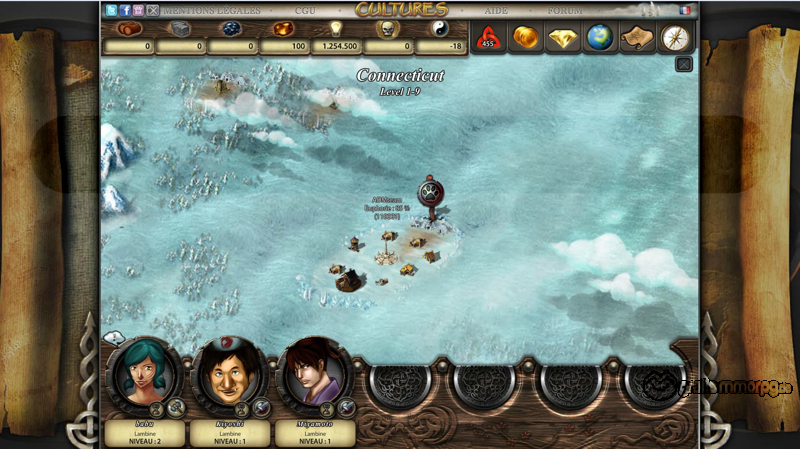Click the compass navigation icon
Screen dimensions: 800x449
(675, 38)
